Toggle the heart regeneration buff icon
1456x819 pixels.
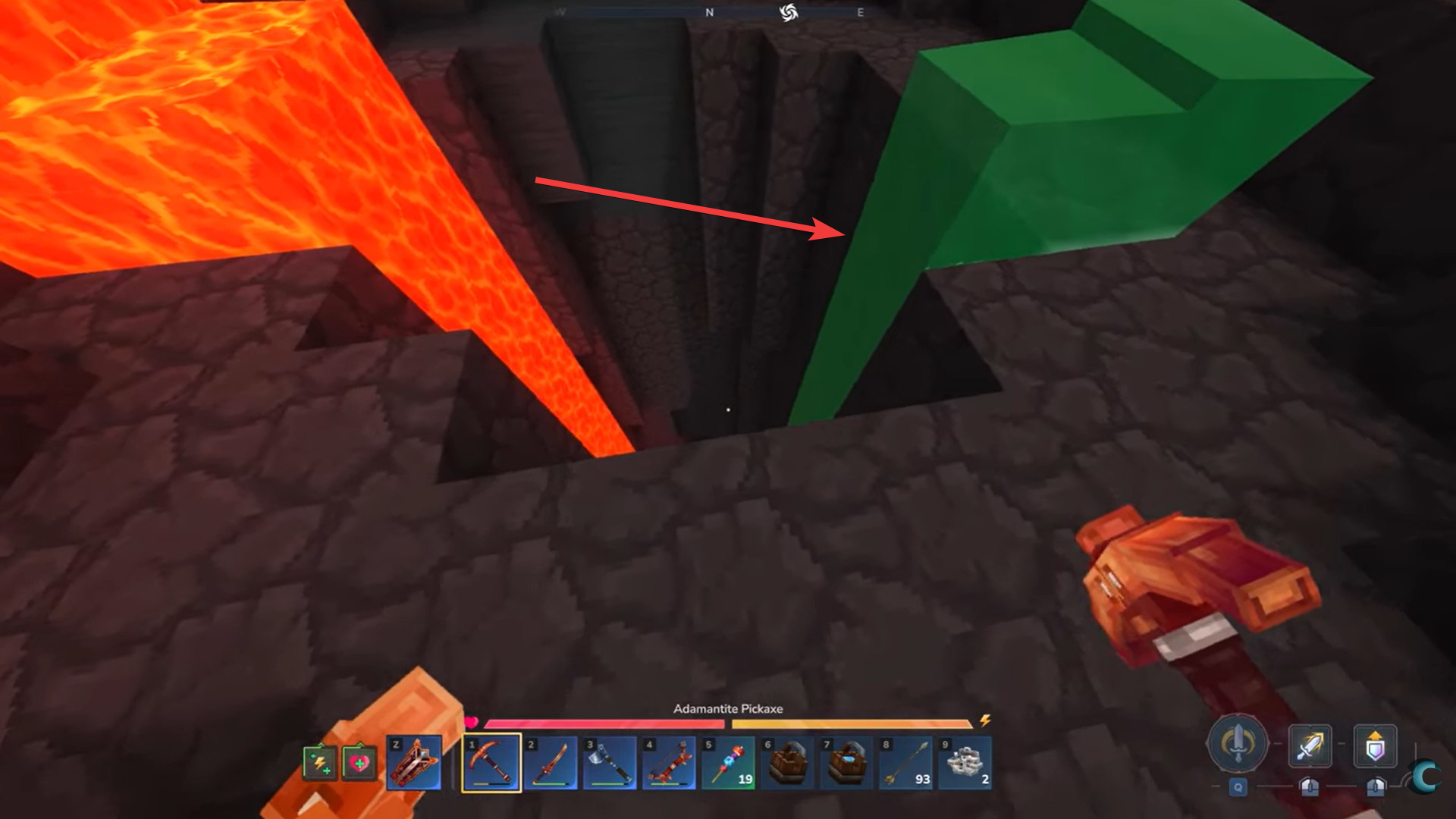tap(359, 764)
